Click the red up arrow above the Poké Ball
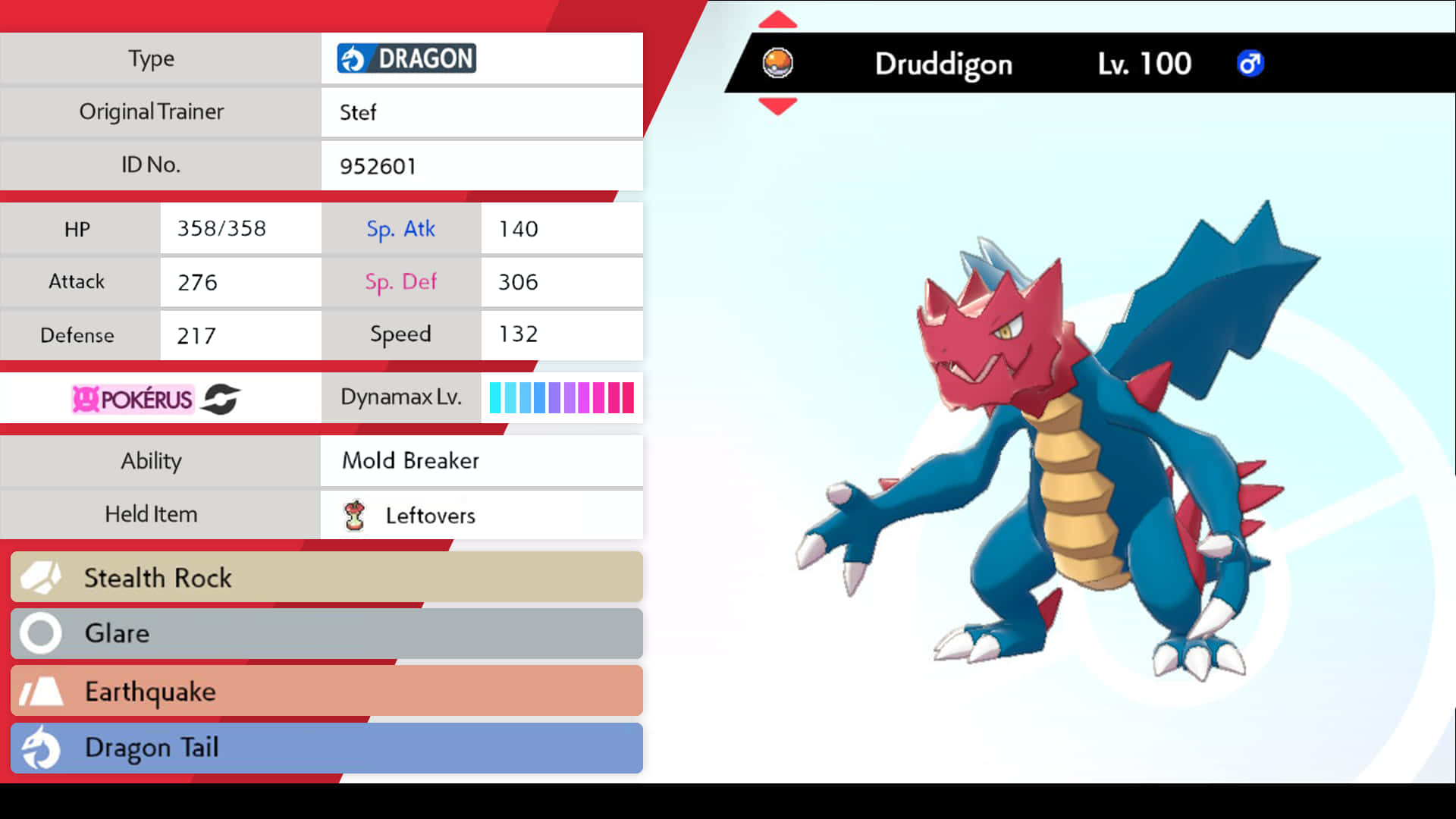Viewport: 1456px width, 819px height. pos(777,20)
